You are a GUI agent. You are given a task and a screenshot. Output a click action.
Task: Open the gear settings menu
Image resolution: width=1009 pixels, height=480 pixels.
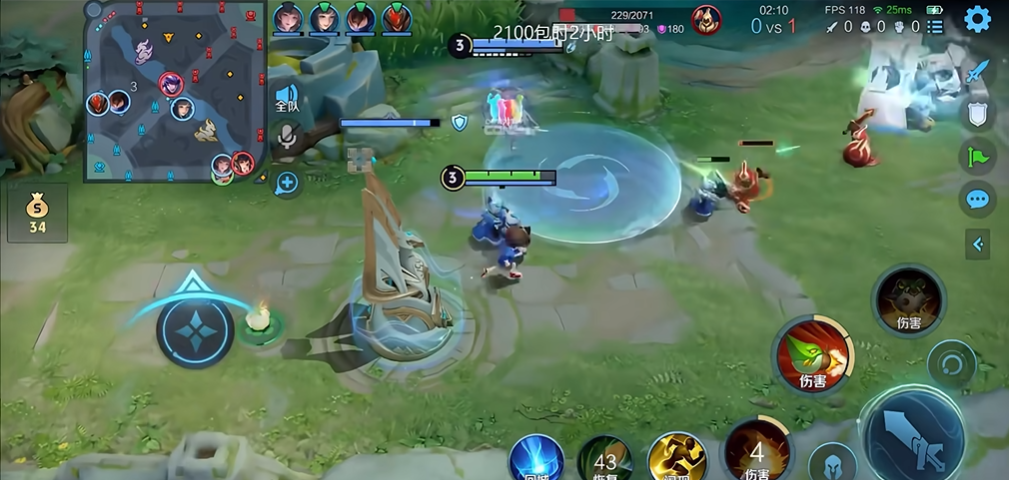click(x=977, y=19)
